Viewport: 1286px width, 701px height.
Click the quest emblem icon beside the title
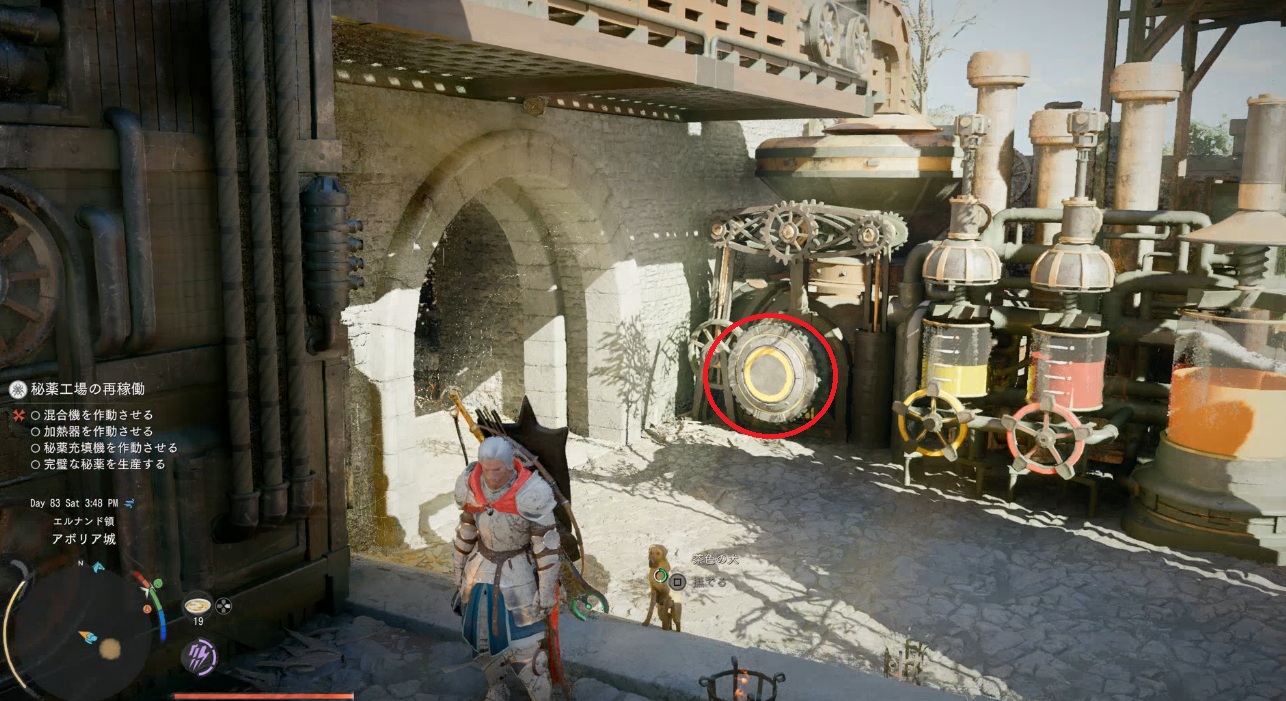coord(17,391)
